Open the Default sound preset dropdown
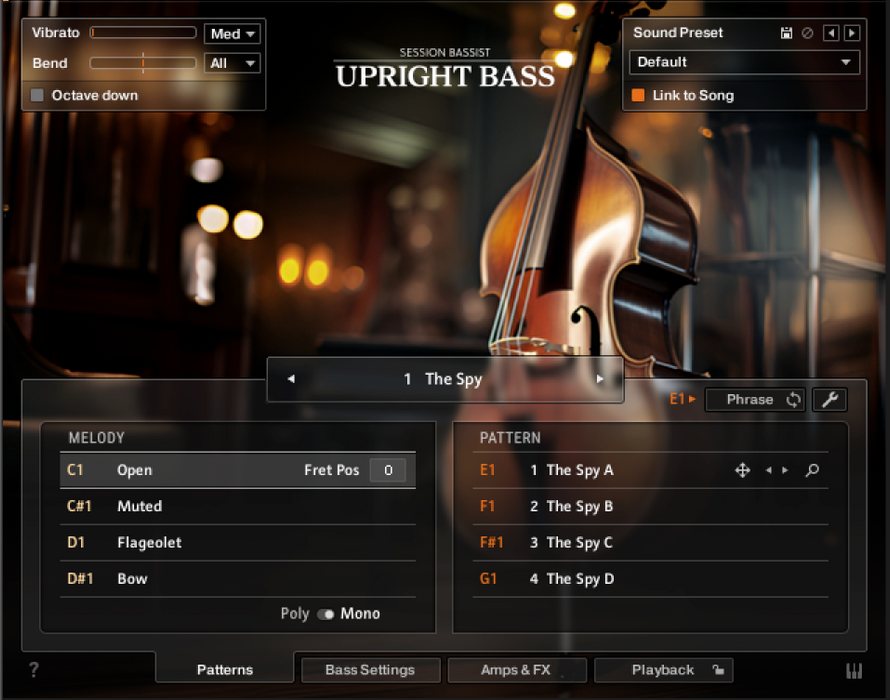This screenshot has width=890, height=700. point(744,62)
